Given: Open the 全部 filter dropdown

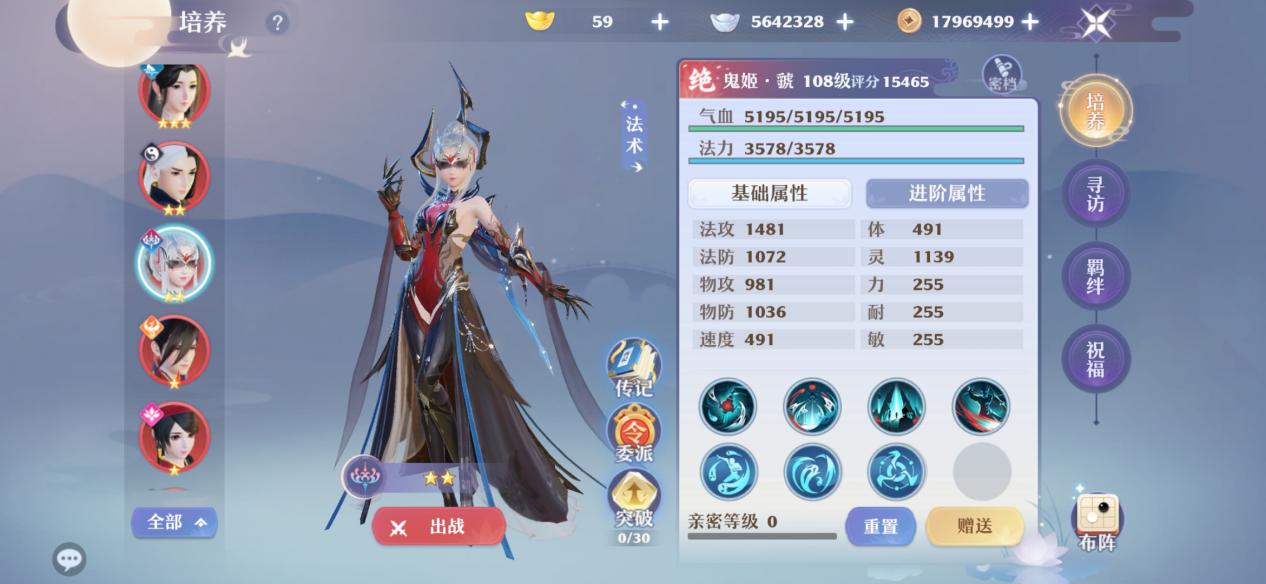Looking at the screenshot, I should [174, 522].
